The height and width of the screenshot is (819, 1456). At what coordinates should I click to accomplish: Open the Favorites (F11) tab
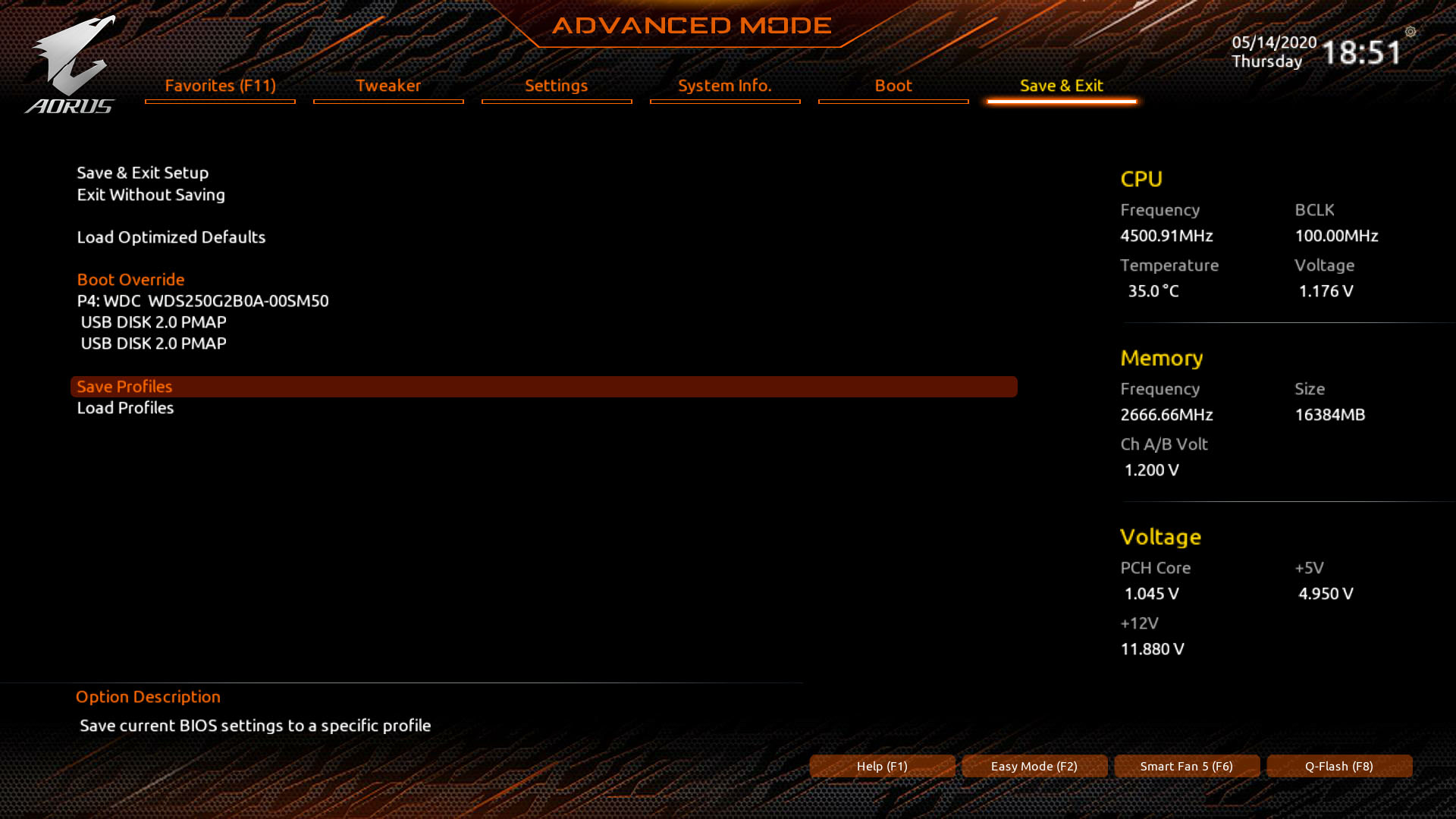220,86
